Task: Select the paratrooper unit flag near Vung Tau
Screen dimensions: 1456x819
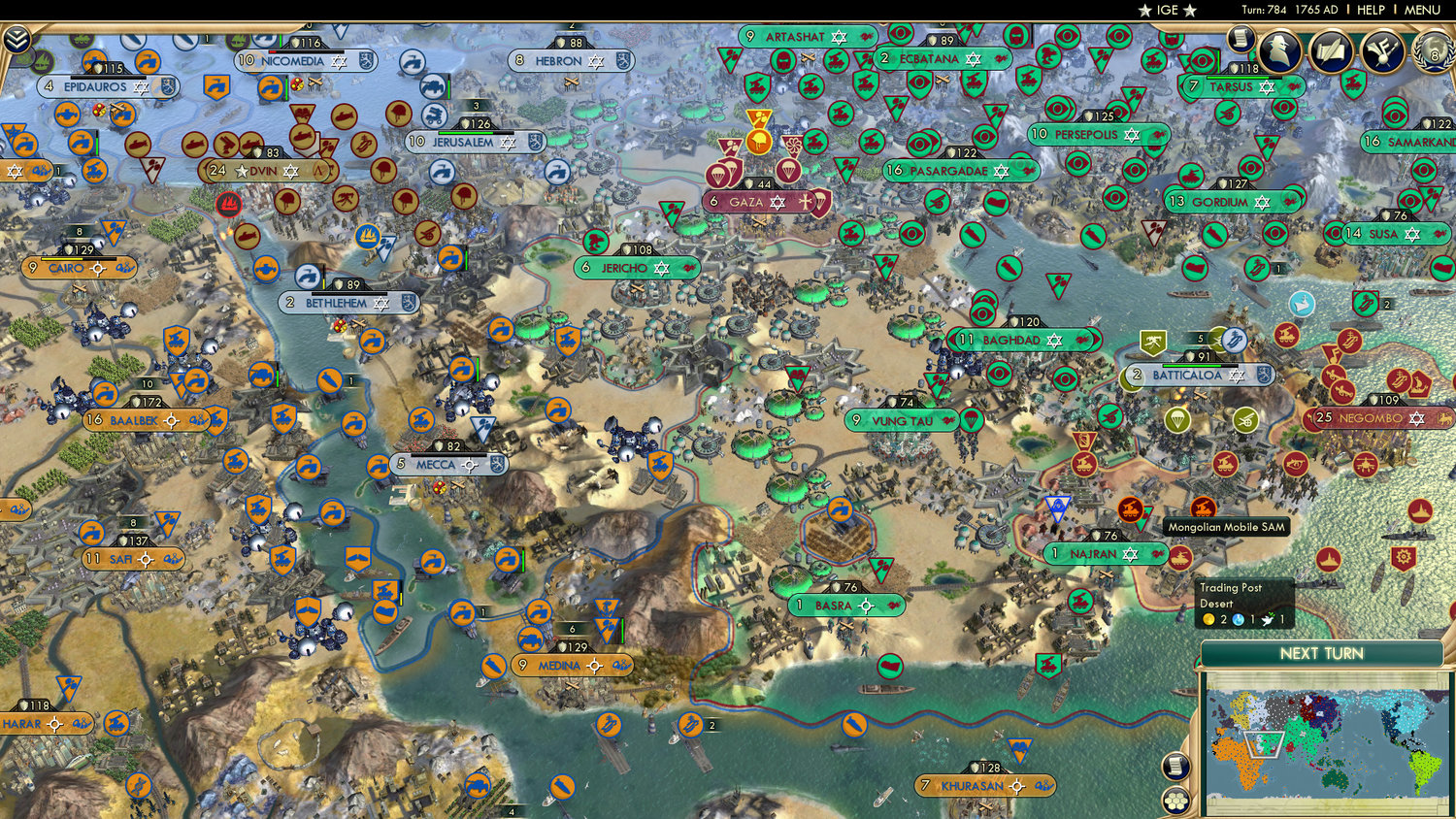Action: [970, 420]
